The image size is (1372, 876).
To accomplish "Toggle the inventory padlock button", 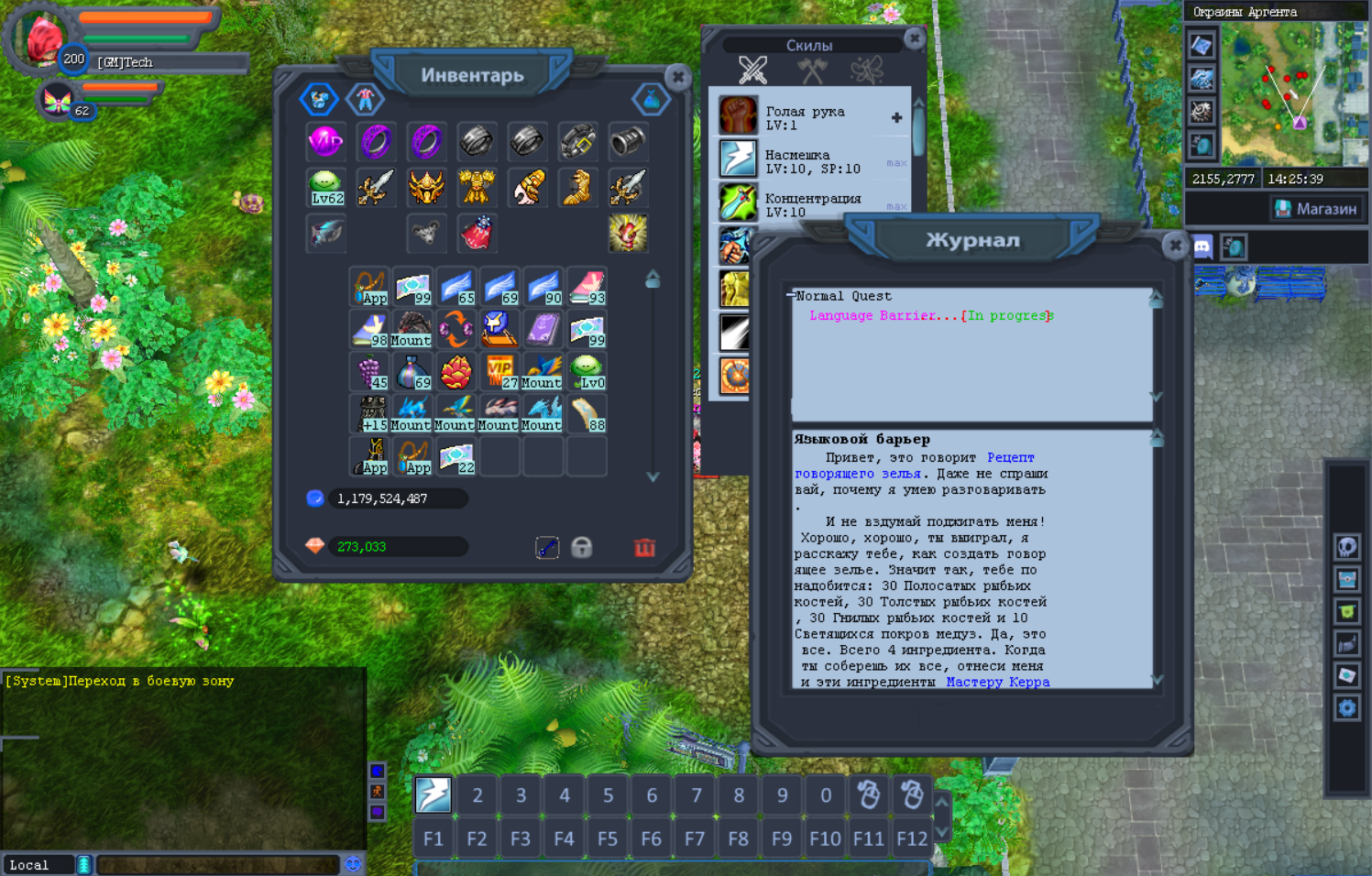I will click(582, 547).
